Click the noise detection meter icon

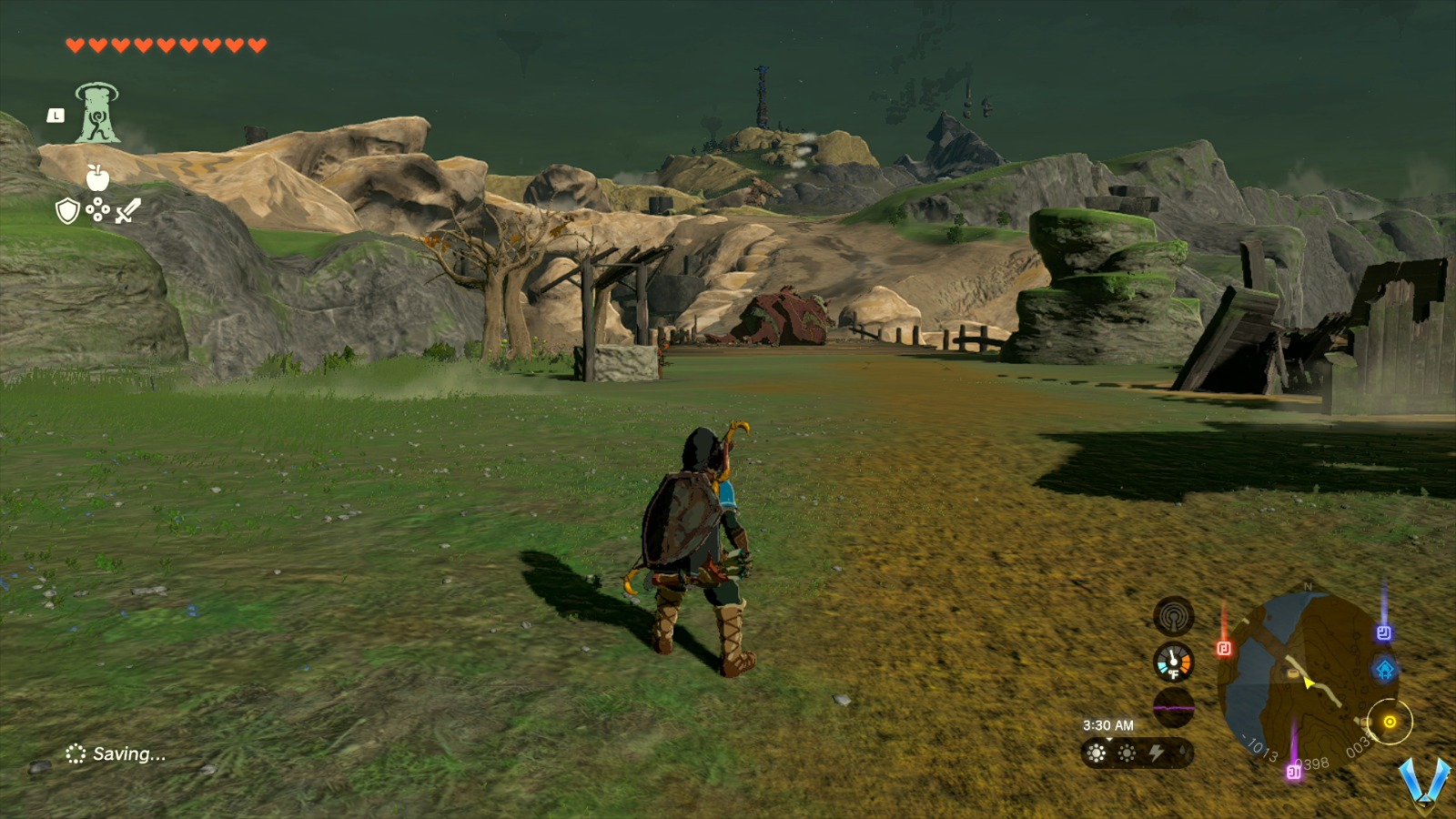(x=1173, y=617)
